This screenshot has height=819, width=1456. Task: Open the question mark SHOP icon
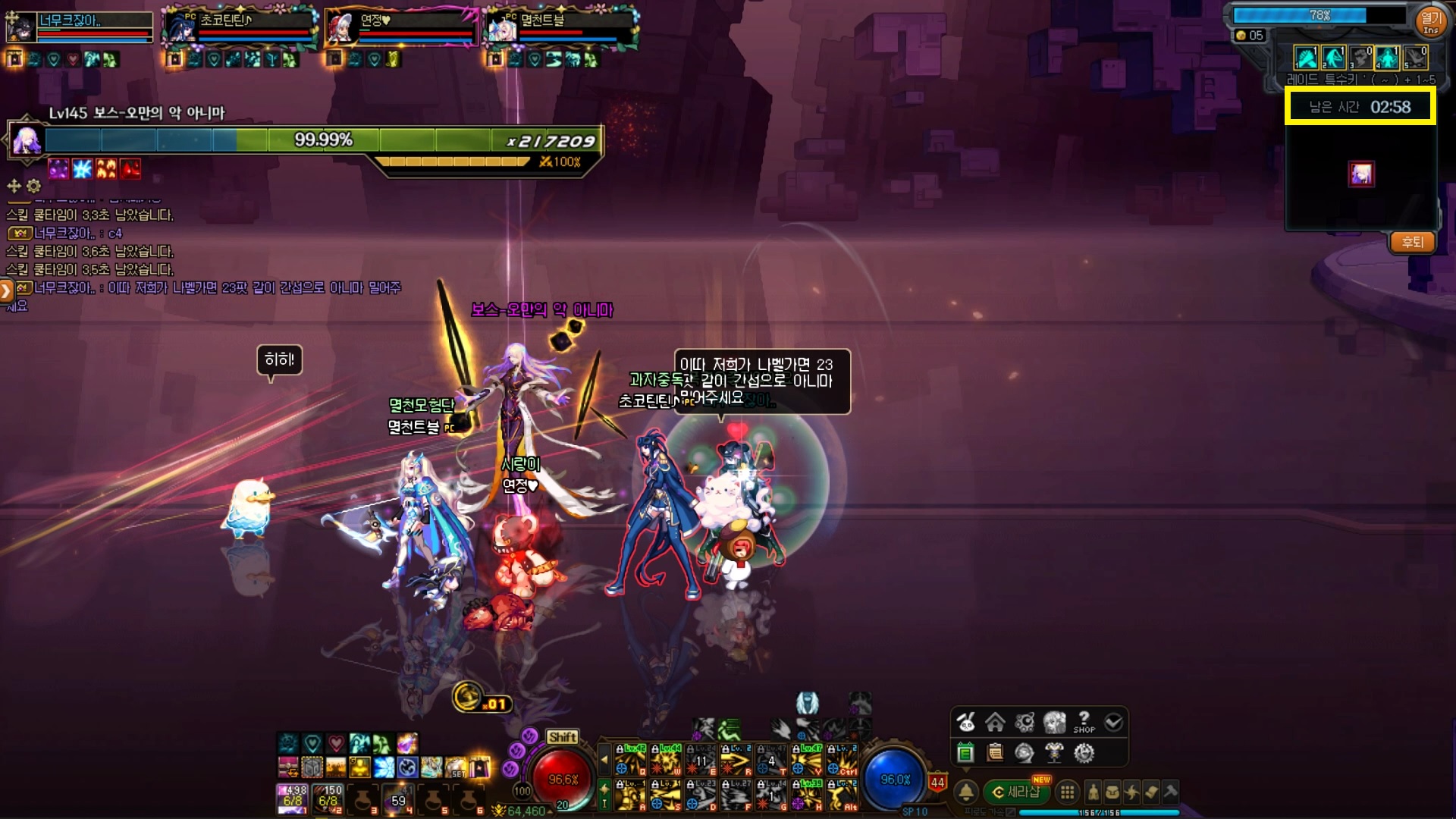1084,722
